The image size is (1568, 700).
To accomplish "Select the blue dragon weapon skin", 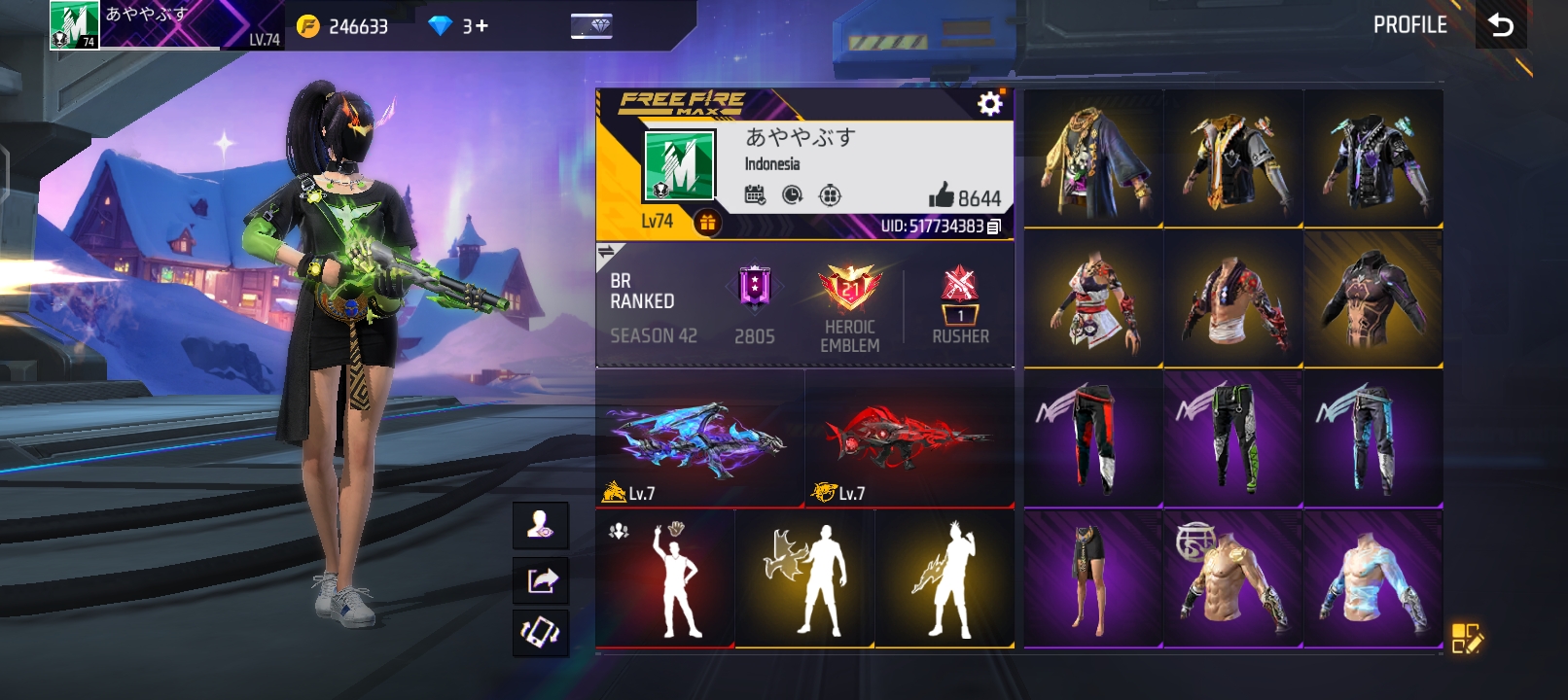I will [x=698, y=439].
